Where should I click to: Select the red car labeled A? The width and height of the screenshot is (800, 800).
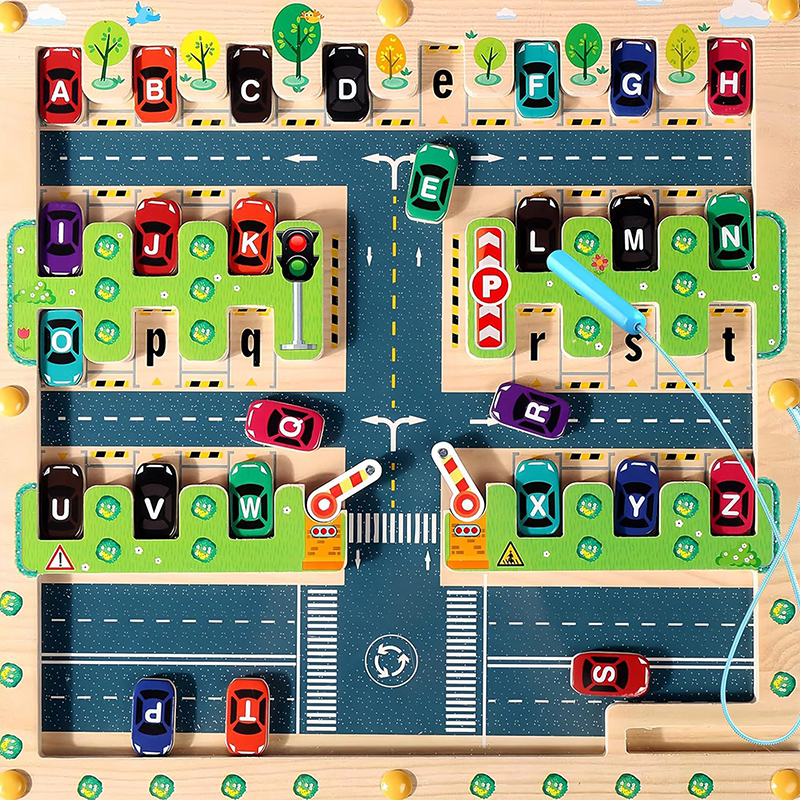pyautogui.click(x=60, y=86)
